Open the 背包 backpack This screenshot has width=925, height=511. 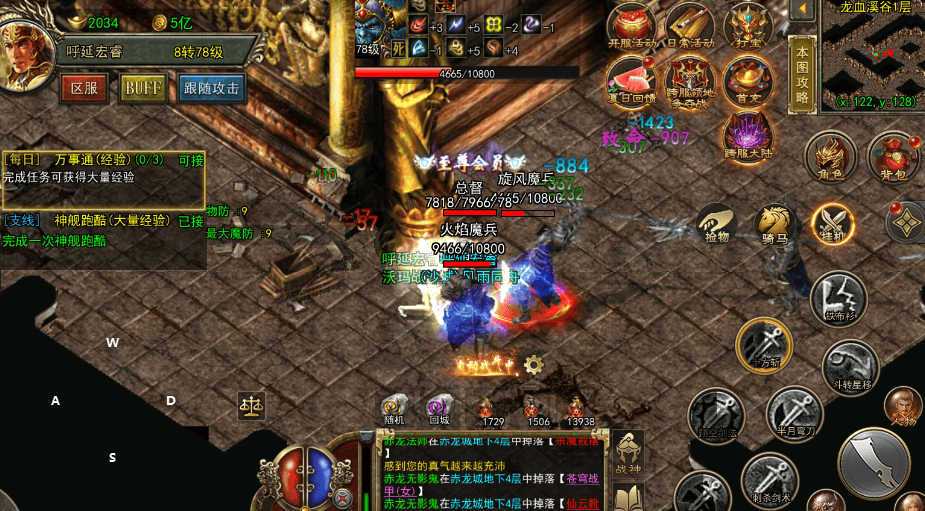tap(893, 157)
